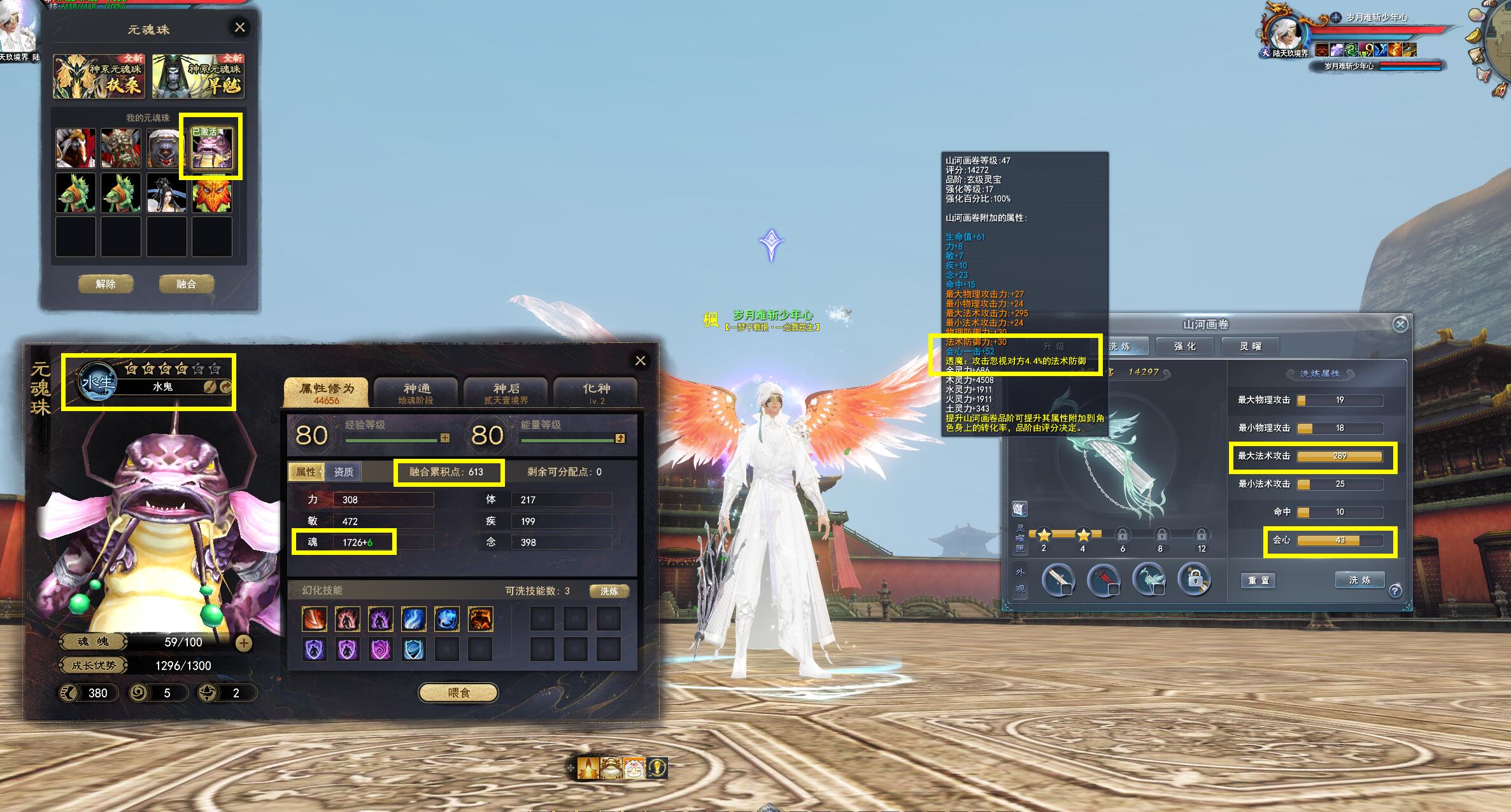Image resolution: width=1511 pixels, height=812 pixels.
Task: Switch to the 化神 tab
Action: coord(596,392)
